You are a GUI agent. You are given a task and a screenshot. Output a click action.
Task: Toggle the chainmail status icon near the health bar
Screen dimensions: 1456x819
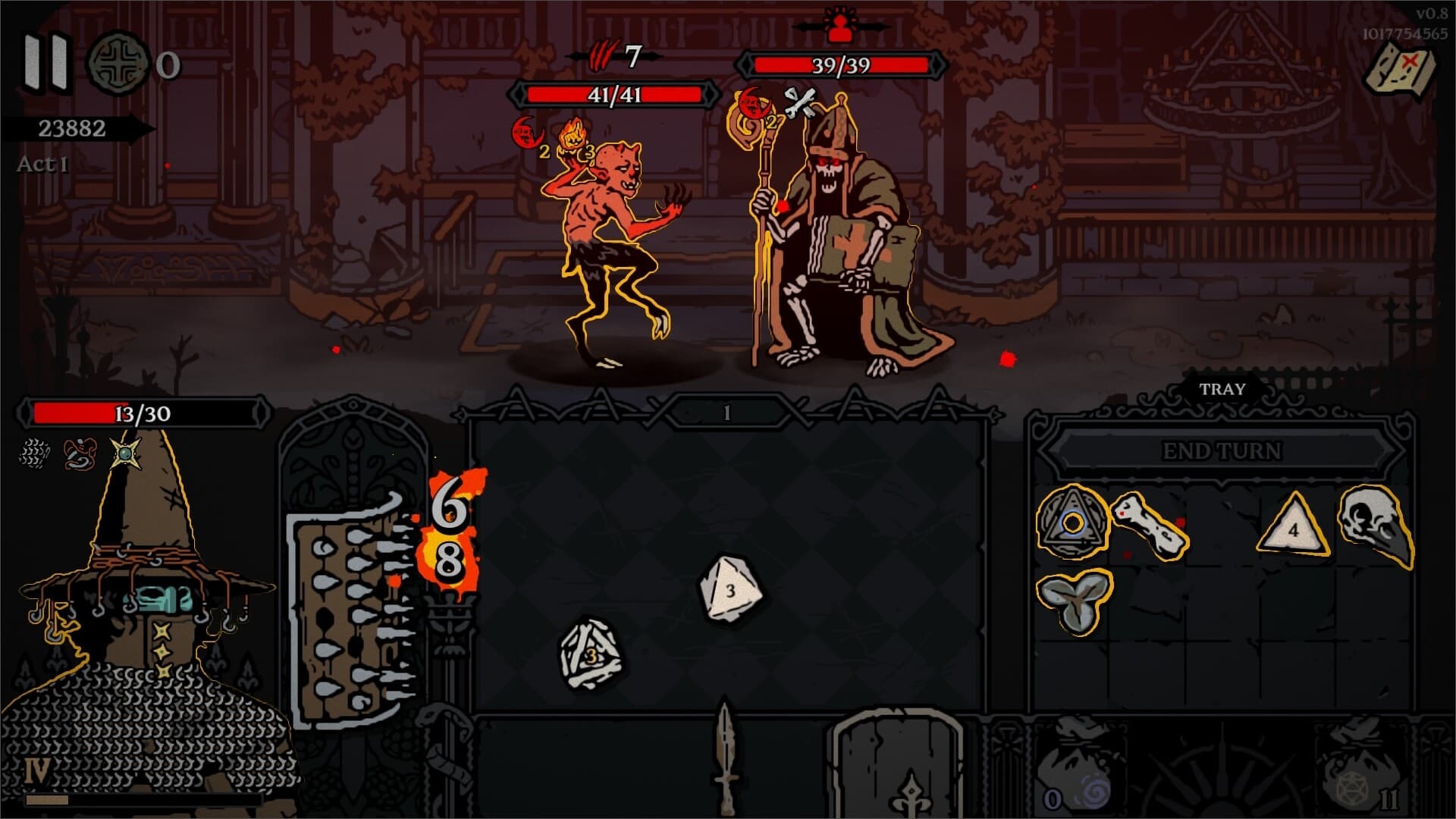32,455
